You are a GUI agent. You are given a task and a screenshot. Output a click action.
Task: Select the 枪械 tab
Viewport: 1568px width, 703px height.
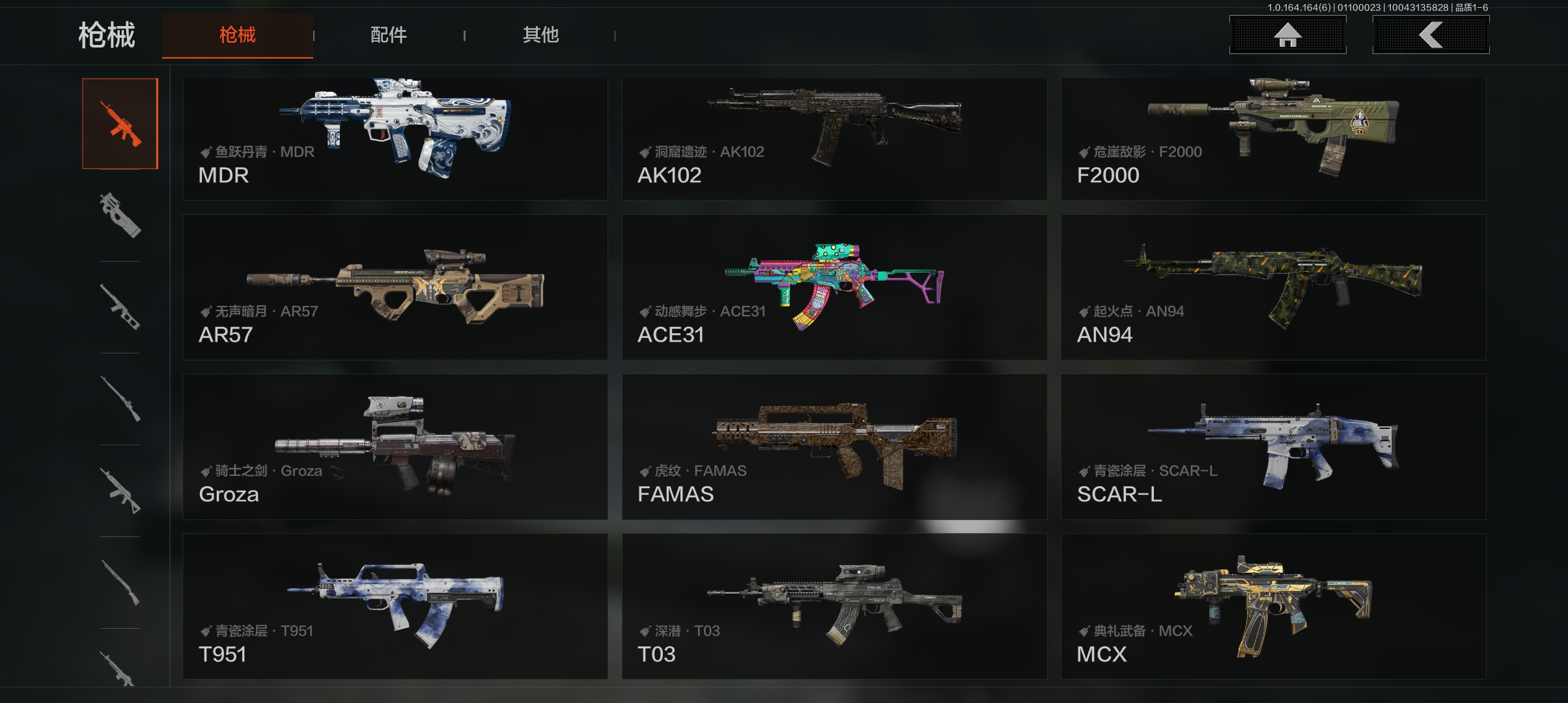[238, 35]
